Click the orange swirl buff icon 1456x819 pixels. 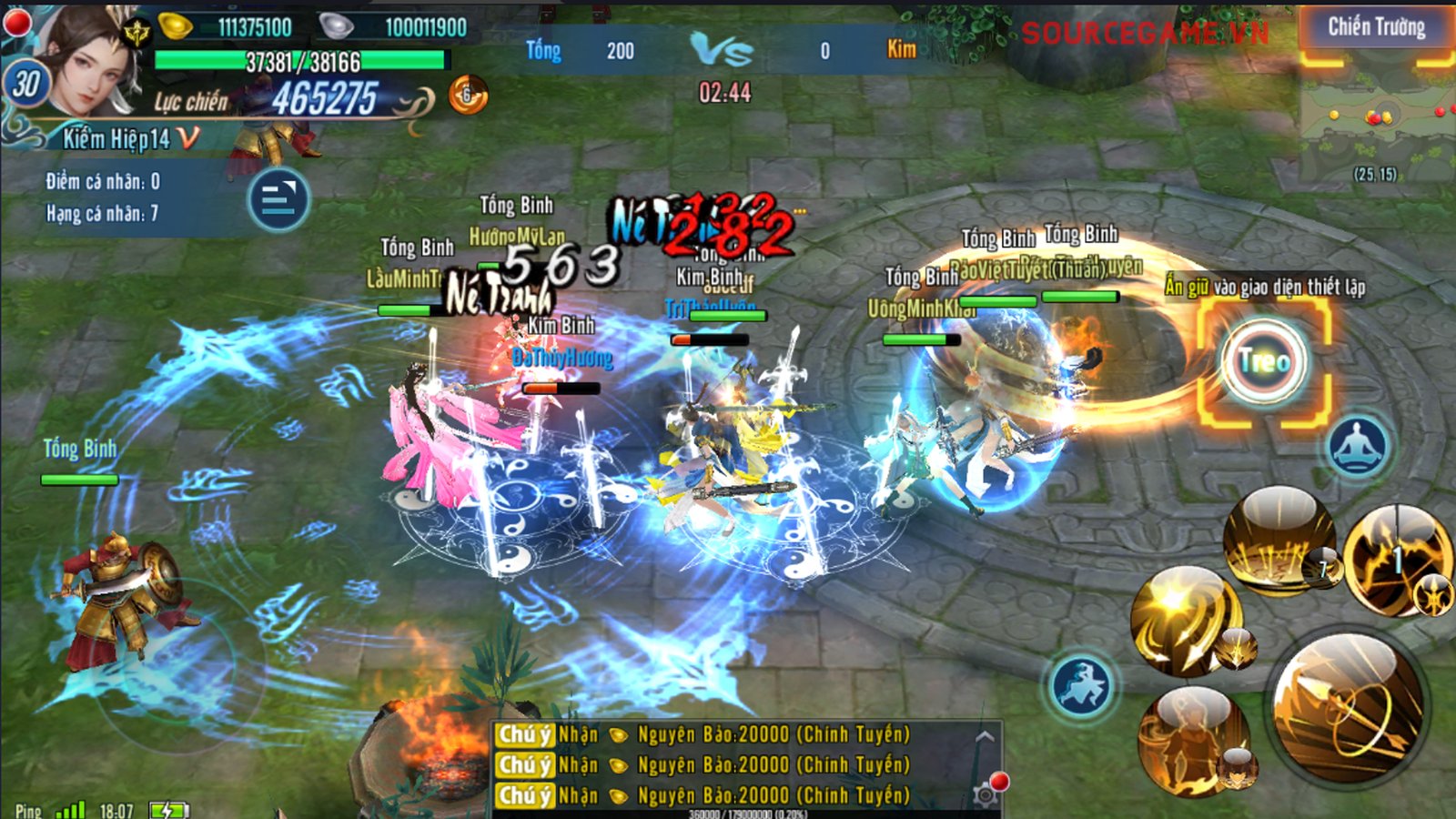tap(468, 95)
